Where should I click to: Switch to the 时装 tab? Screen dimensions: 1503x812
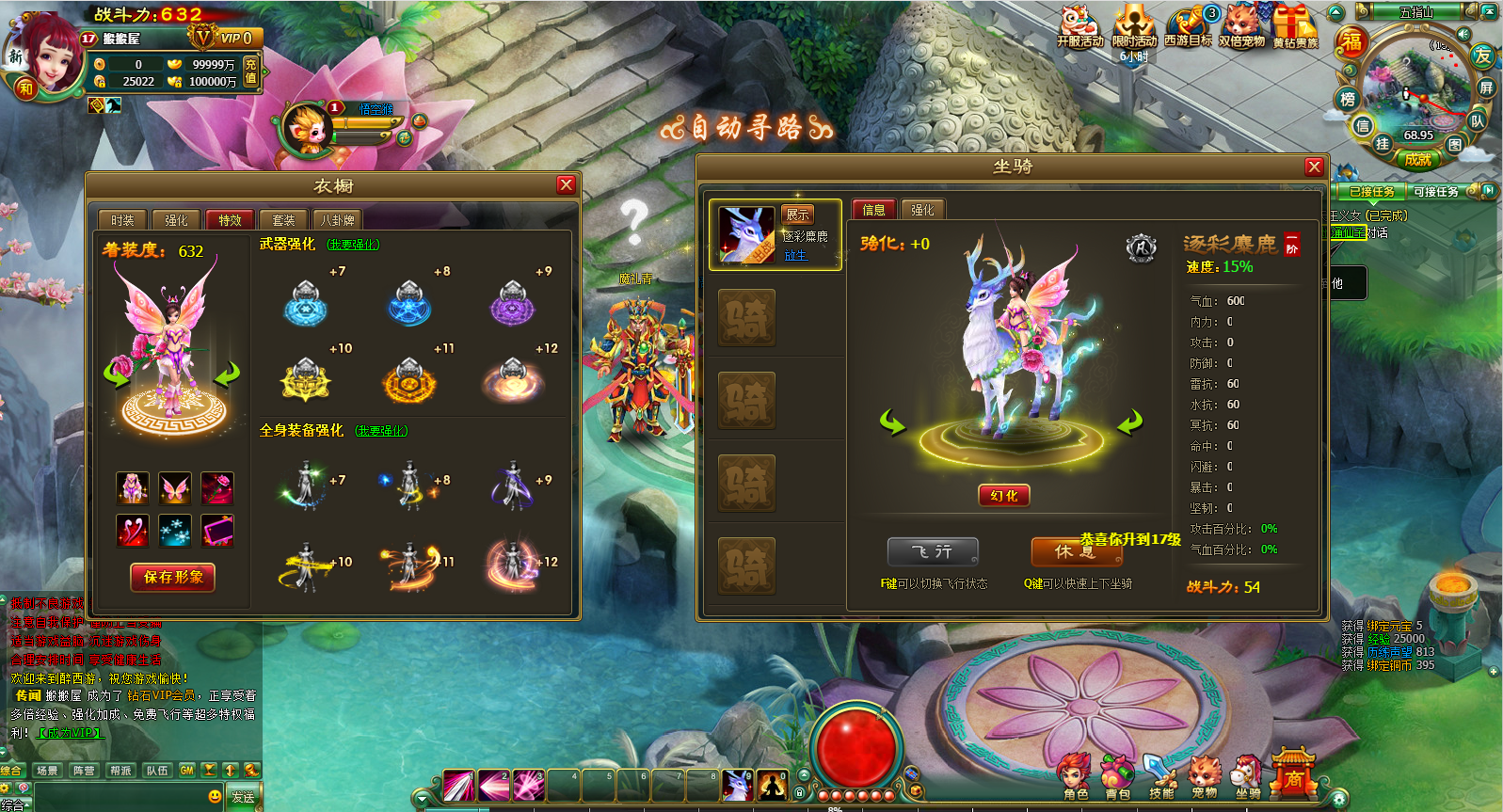(x=122, y=220)
